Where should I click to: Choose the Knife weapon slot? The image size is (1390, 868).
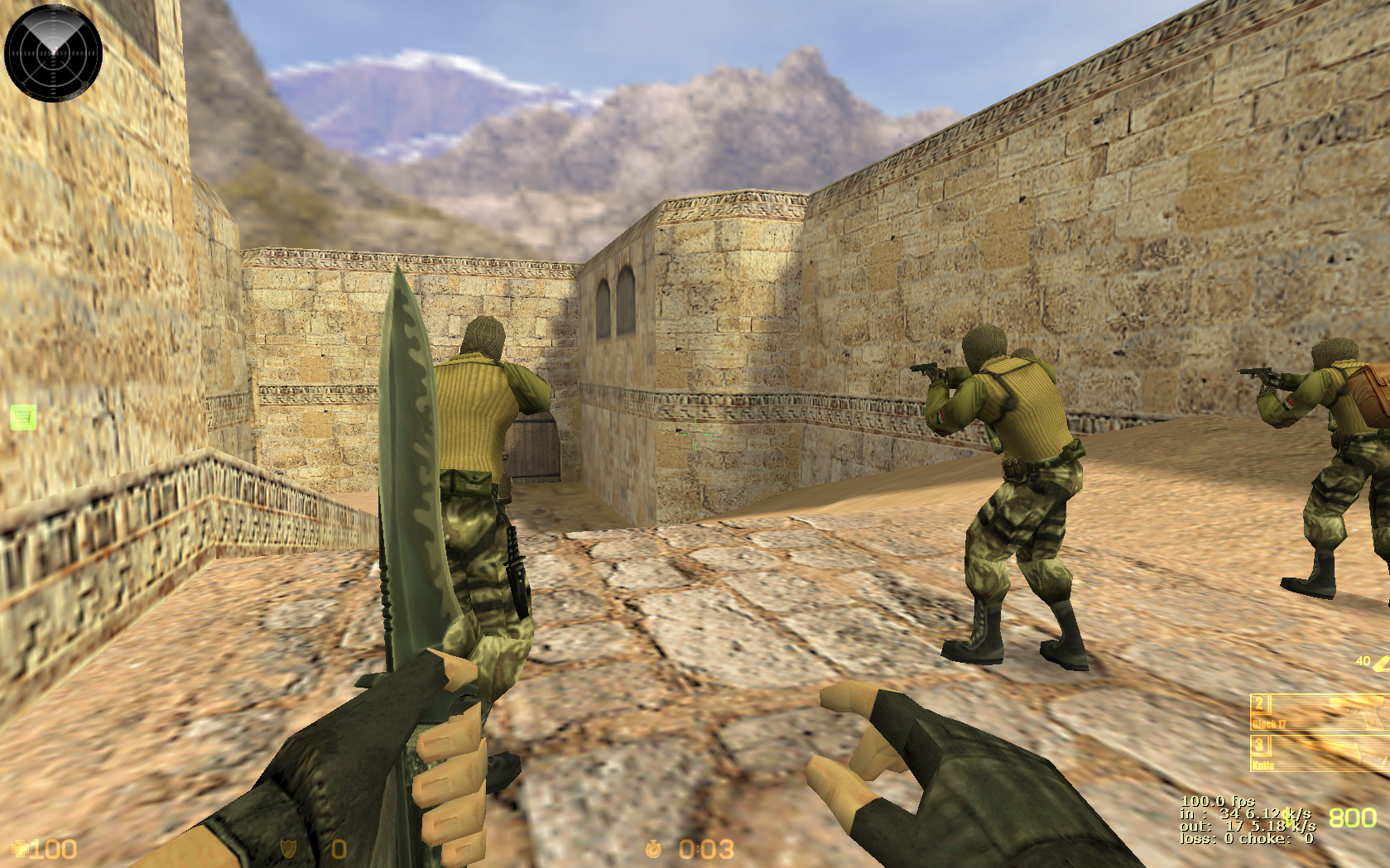1318,754
